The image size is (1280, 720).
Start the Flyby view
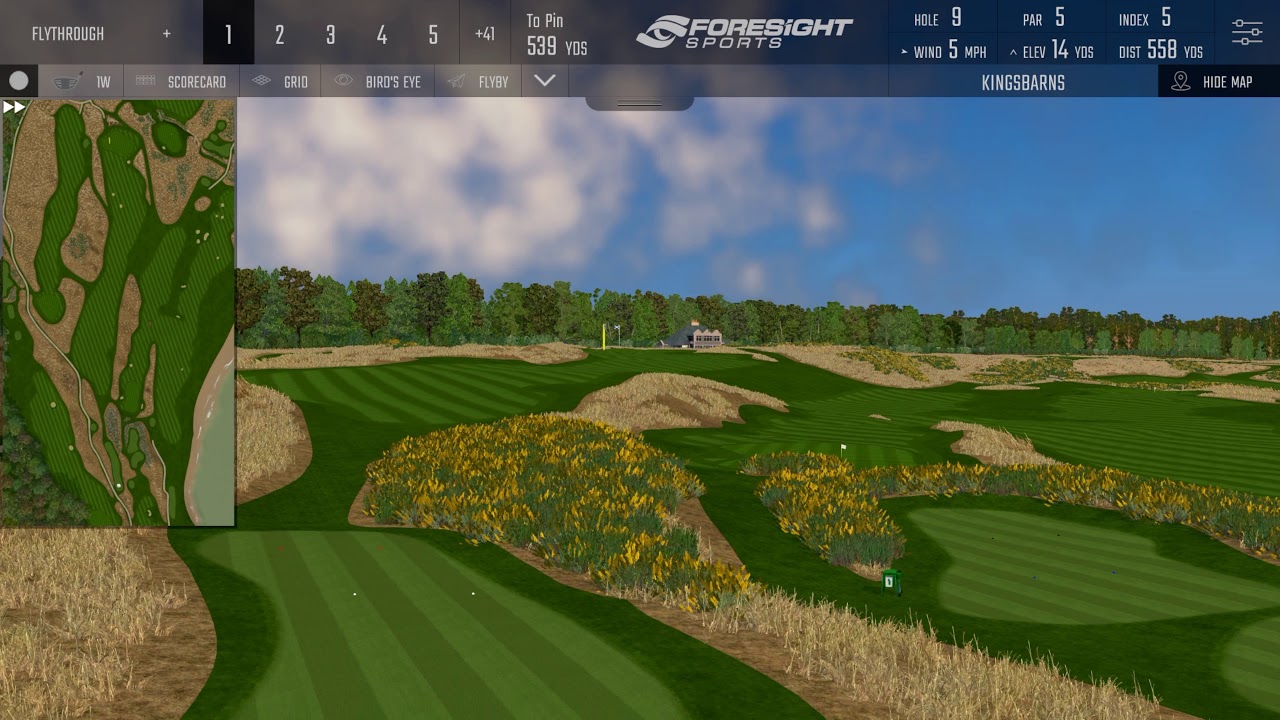coord(478,82)
